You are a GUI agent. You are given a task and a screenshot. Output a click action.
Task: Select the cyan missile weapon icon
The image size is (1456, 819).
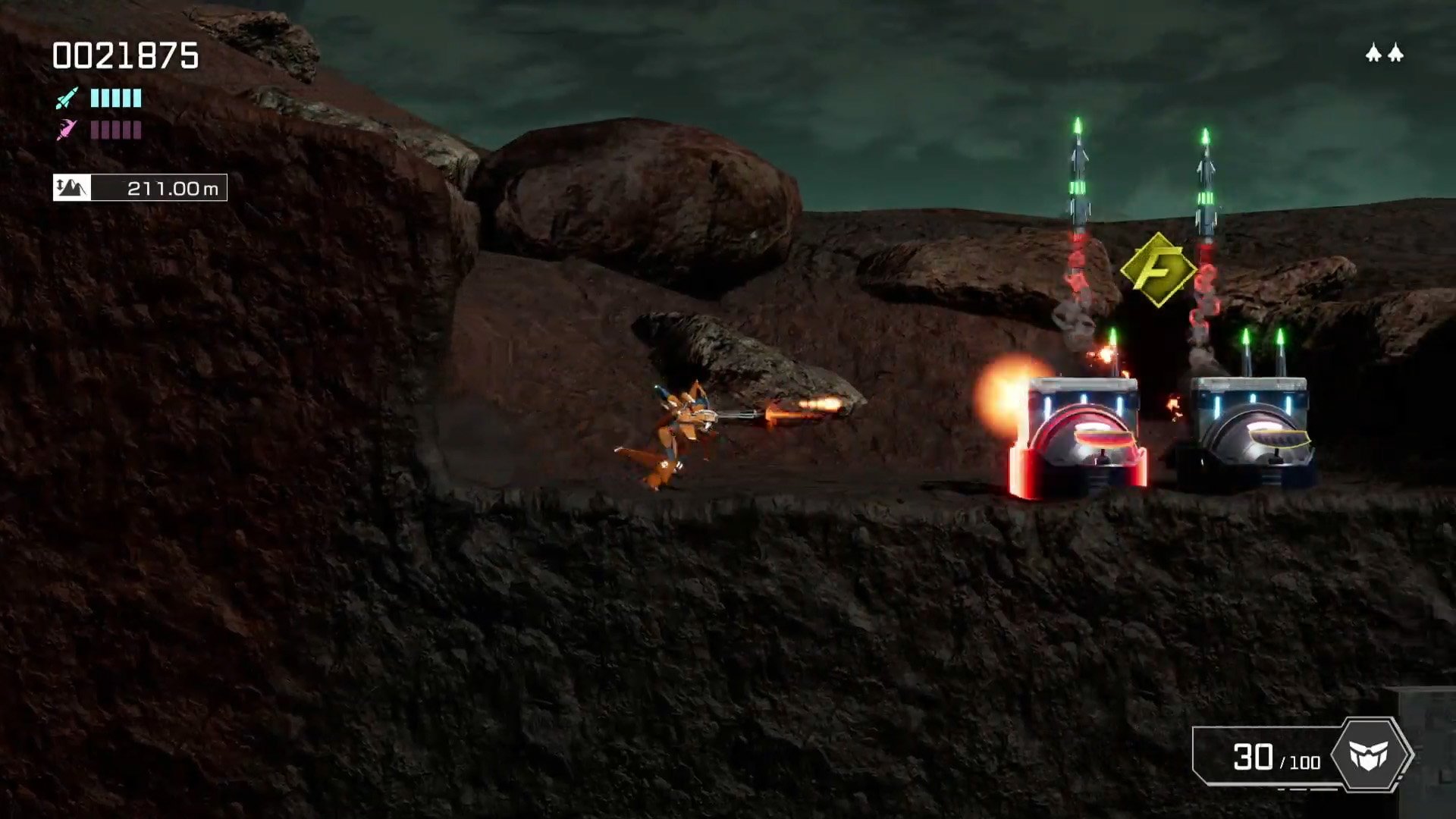(x=67, y=98)
